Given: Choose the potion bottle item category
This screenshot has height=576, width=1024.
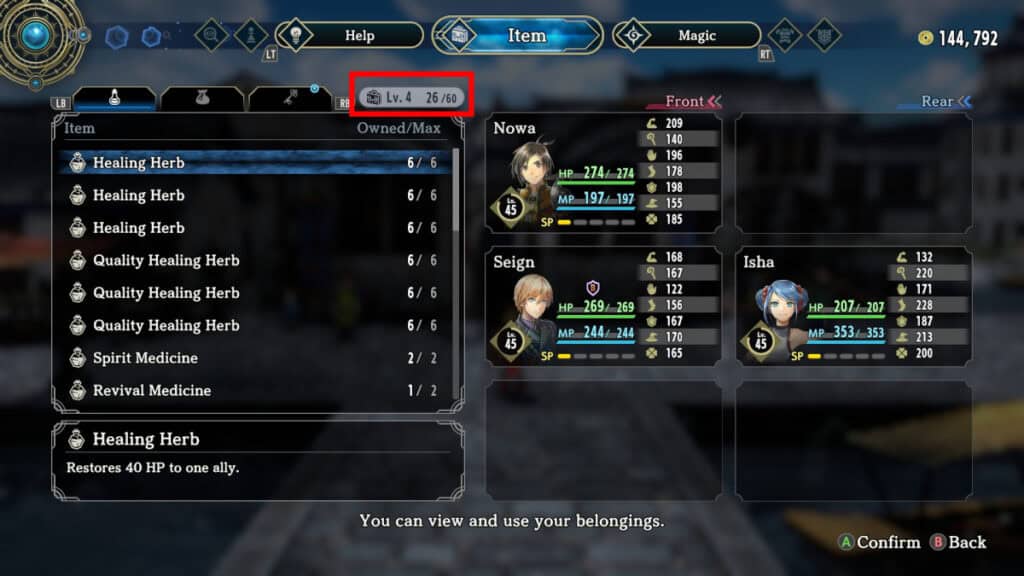Looking at the screenshot, I should [x=116, y=99].
